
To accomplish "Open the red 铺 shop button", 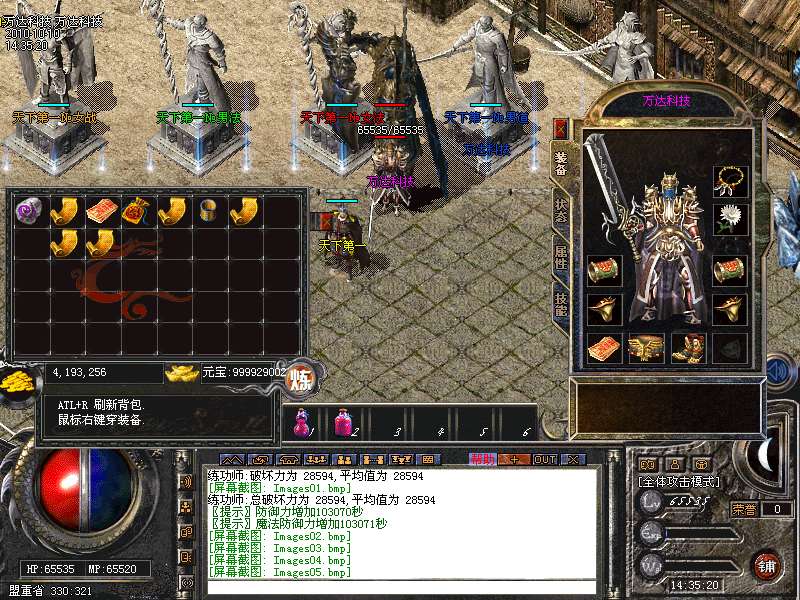I will [x=766, y=564].
